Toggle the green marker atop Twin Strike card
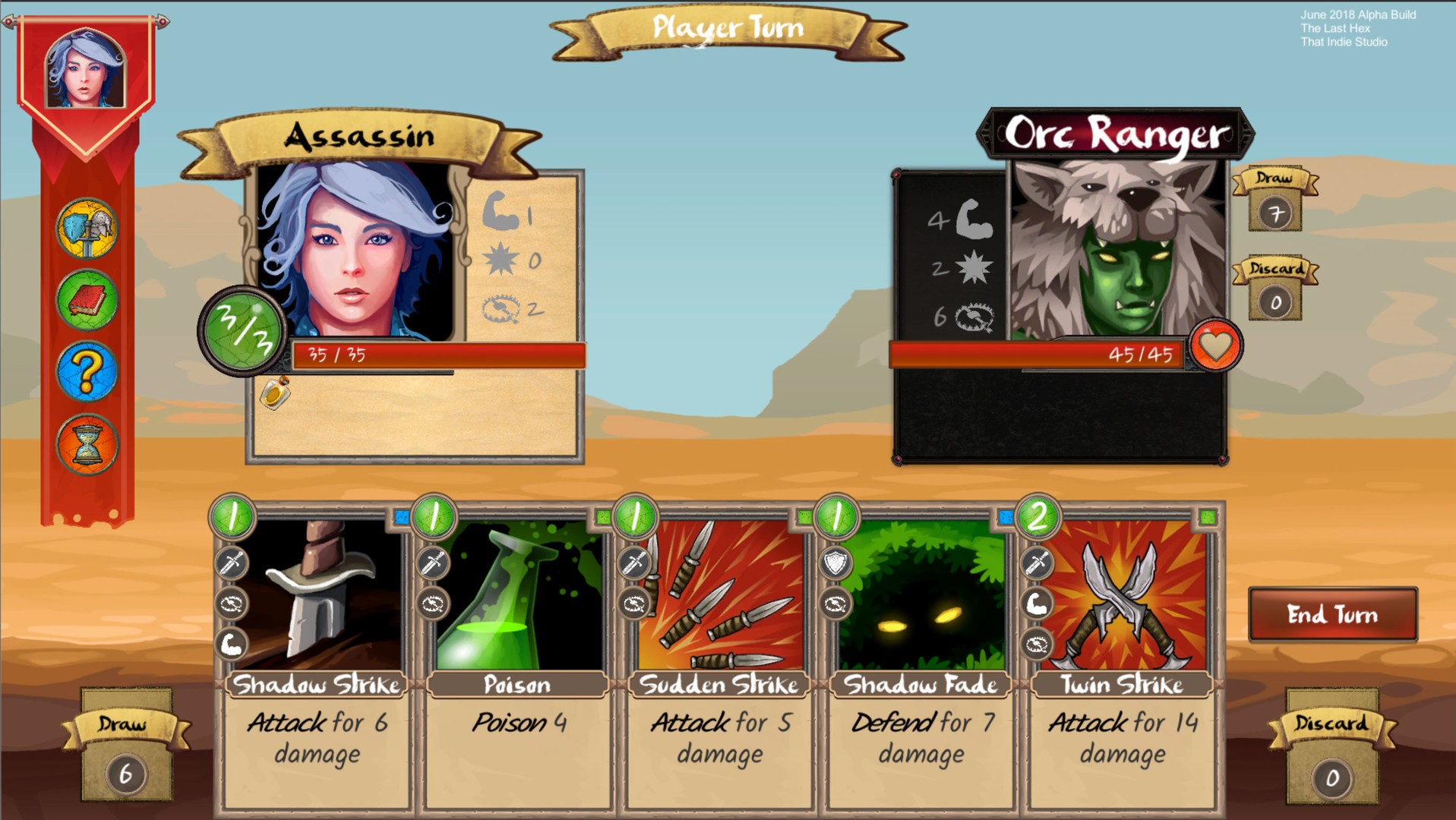The image size is (1456, 820). coord(1208,517)
